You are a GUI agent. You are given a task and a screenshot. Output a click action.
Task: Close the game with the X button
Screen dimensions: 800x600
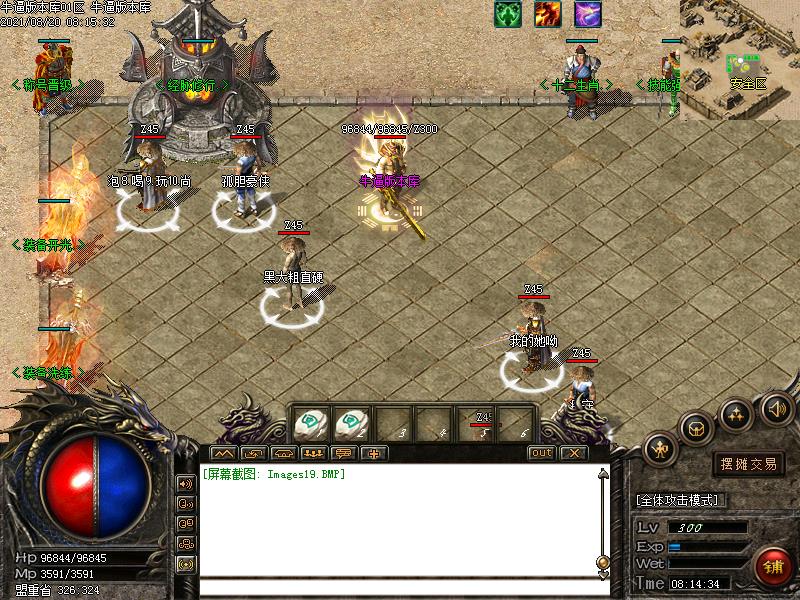(x=572, y=453)
